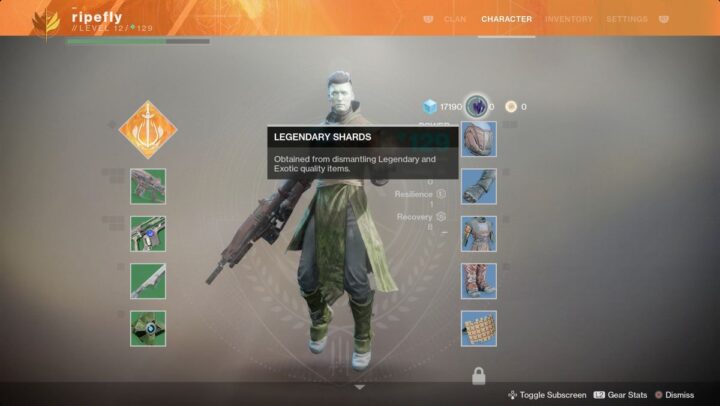Select the Character tab
Viewport: 720px width, 406px height.
click(x=506, y=19)
